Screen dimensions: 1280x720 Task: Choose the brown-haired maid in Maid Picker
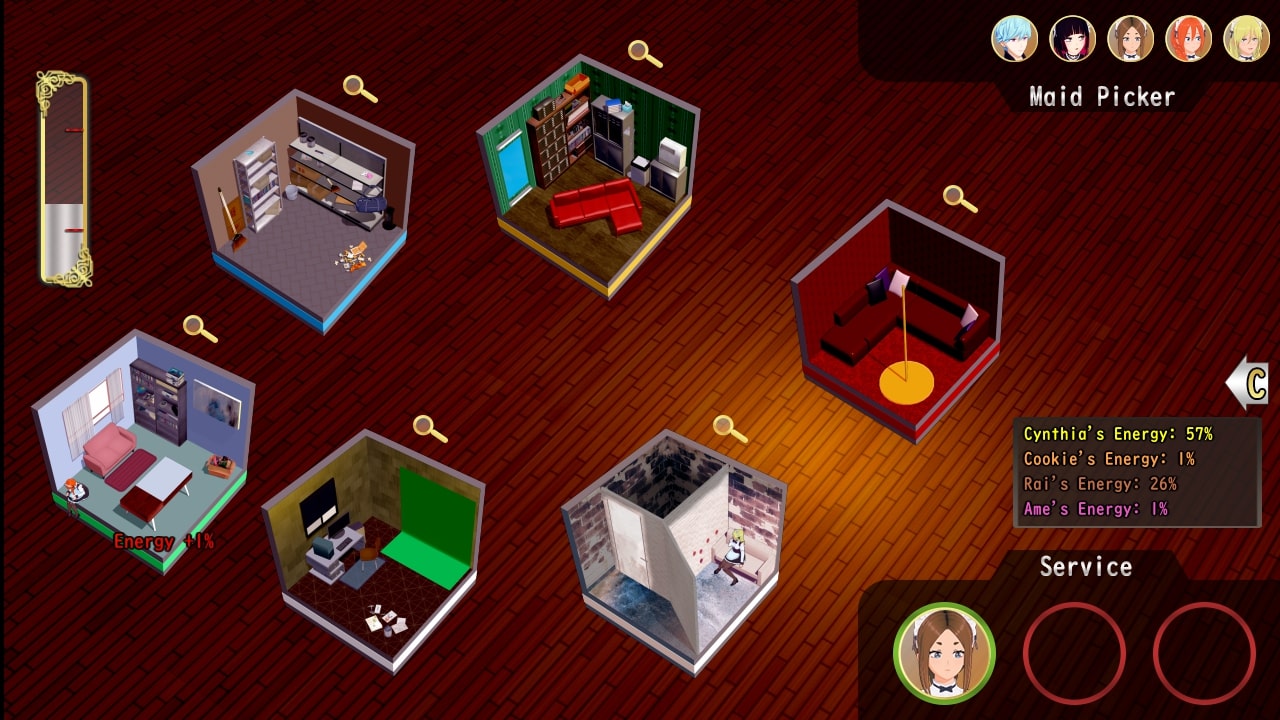coord(1130,39)
